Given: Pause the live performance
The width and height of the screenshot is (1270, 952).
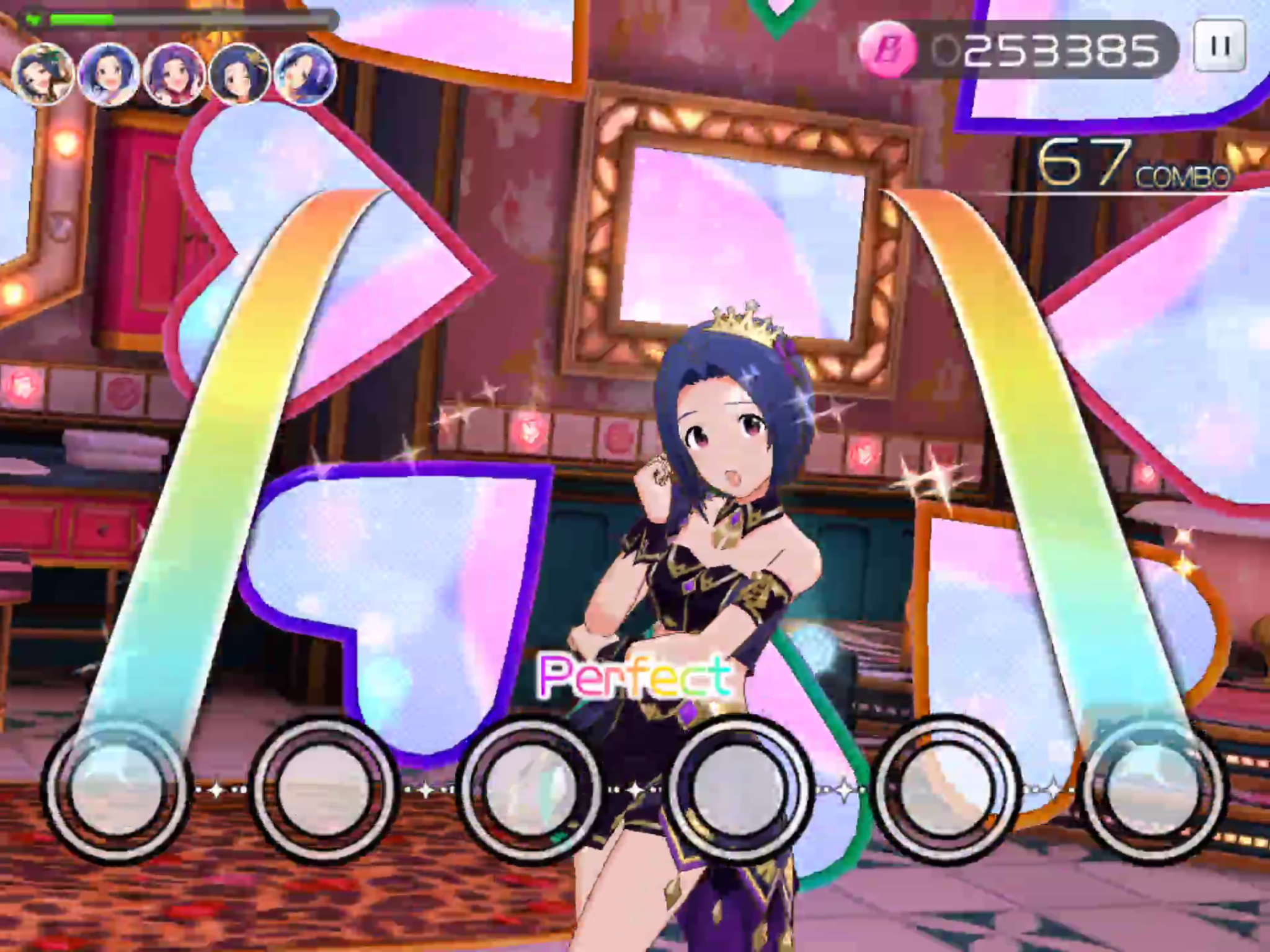Looking at the screenshot, I should (1220, 46).
